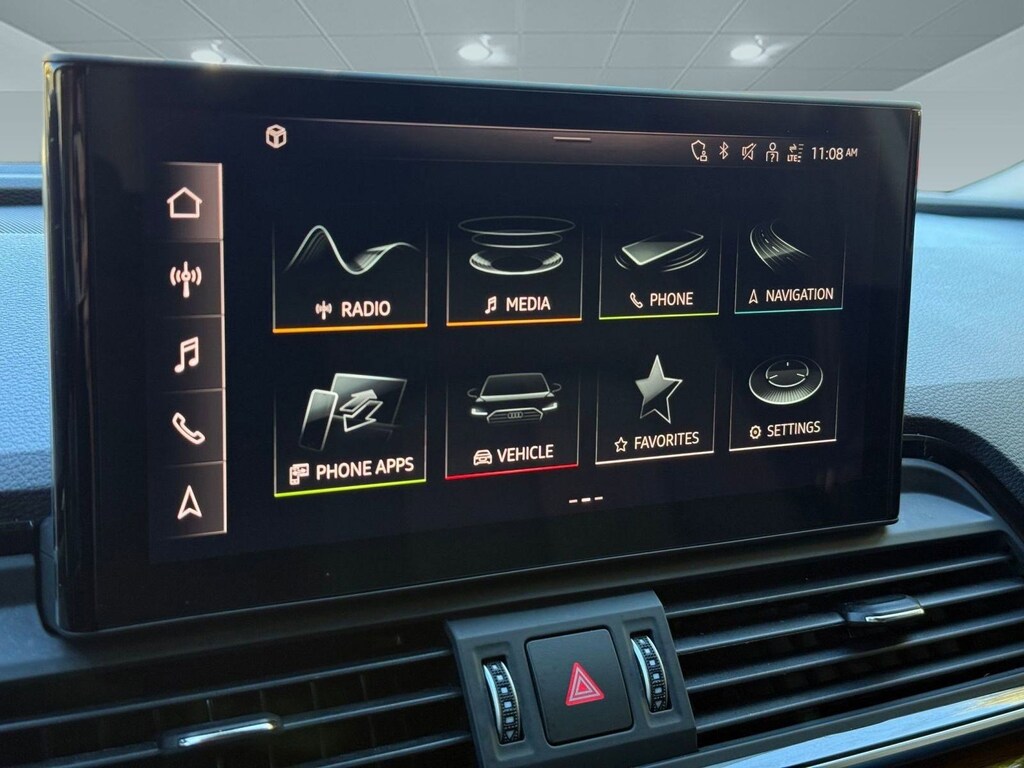
Task: Select the radio antenna sidebar shortcut
Action: (x=185, y=277)
